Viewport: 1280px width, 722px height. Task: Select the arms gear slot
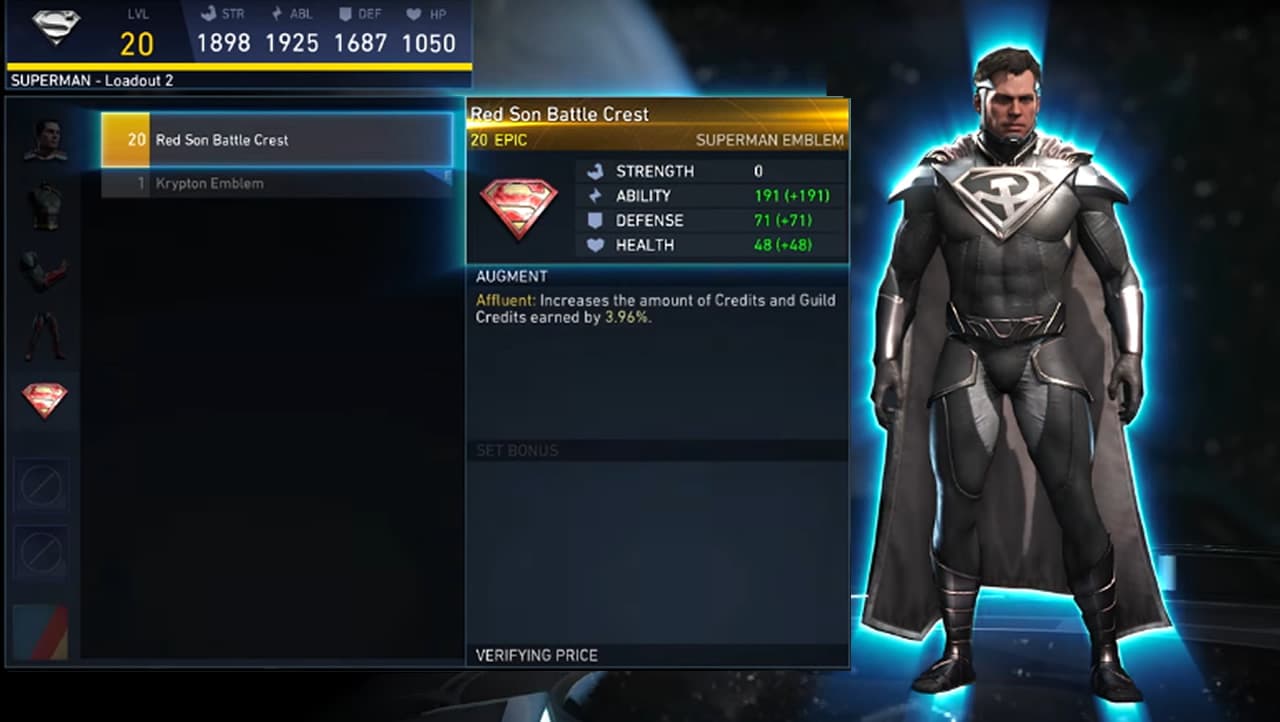pos(44,271)
